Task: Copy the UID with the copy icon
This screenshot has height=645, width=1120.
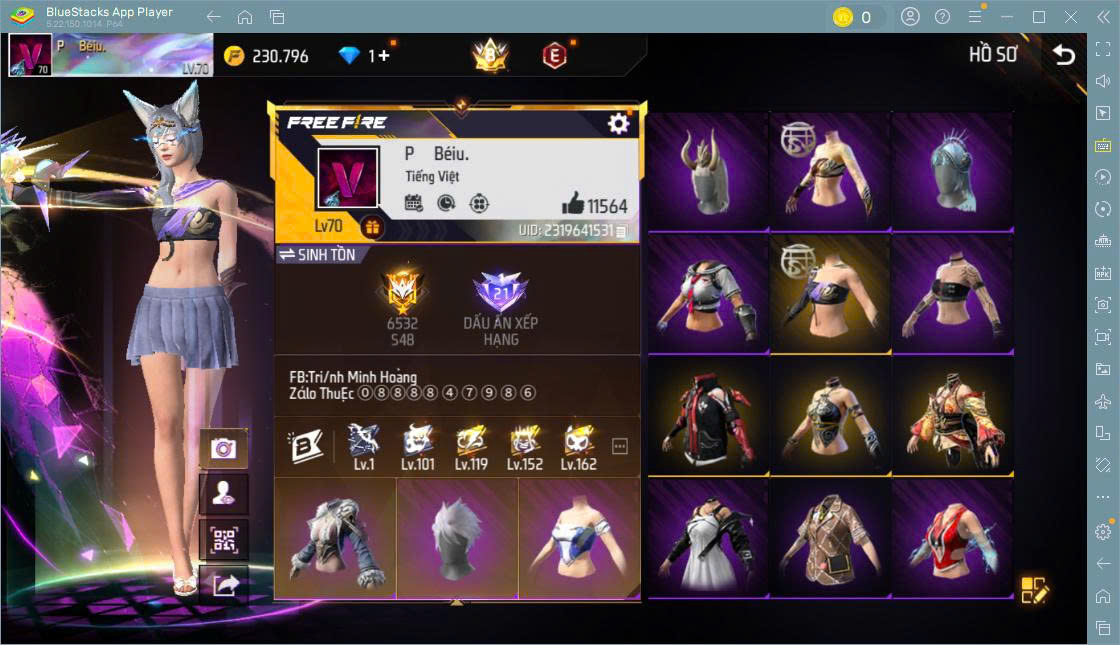Action: [622, 231]
